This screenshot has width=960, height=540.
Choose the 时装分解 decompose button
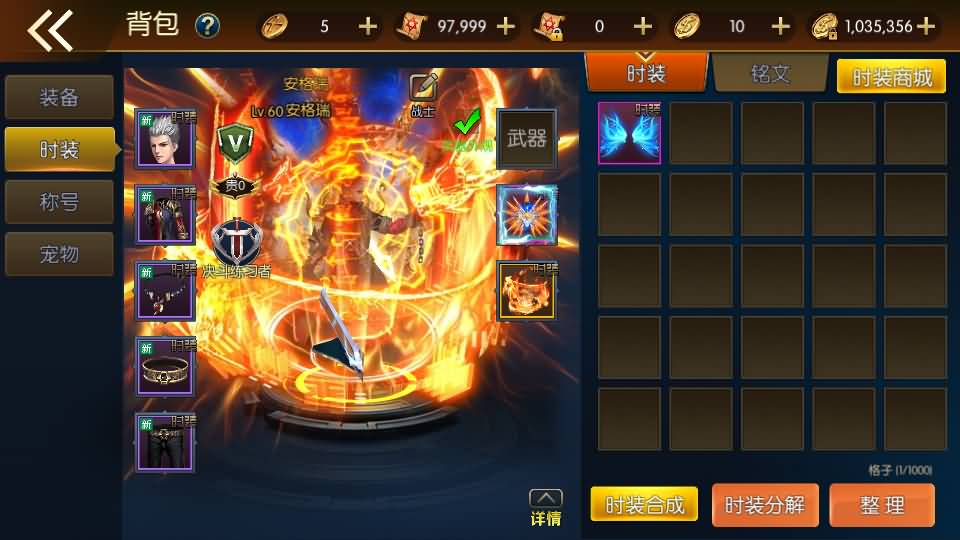point(765,505)
